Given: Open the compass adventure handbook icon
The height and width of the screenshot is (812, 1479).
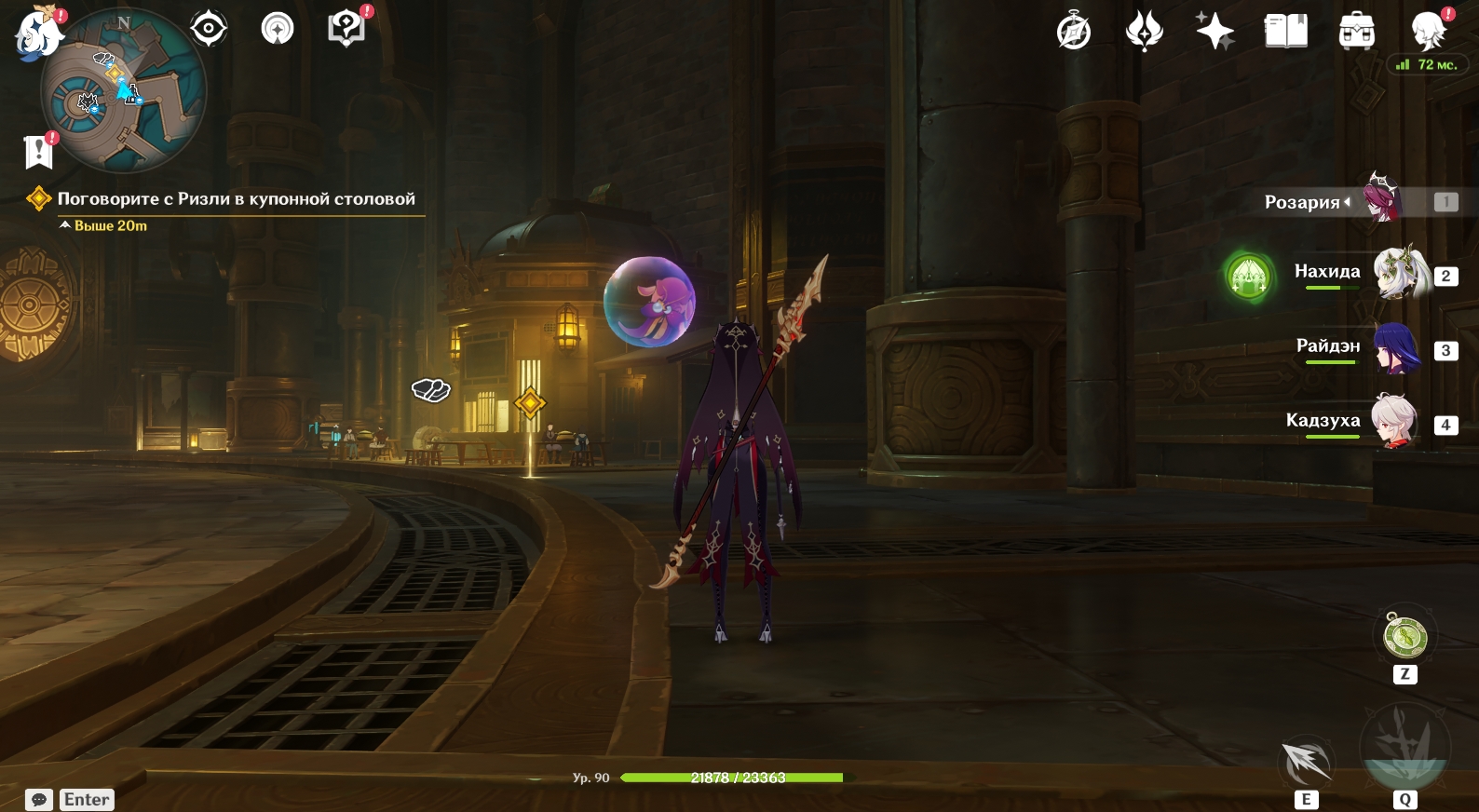Looking at the screenshot, I should coord(1074,32).
